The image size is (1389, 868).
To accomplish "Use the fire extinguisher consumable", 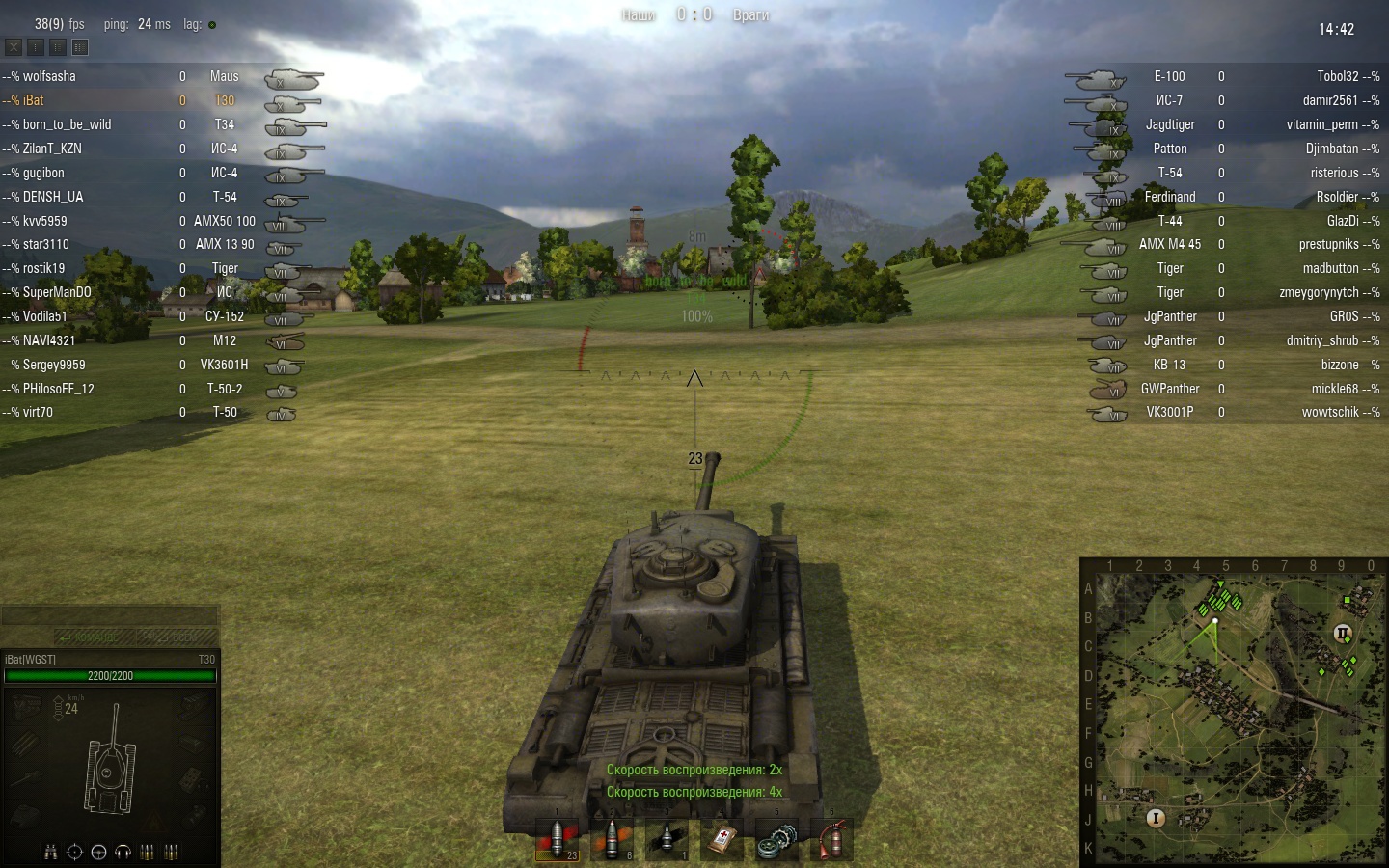I will [x=831, y=840].
